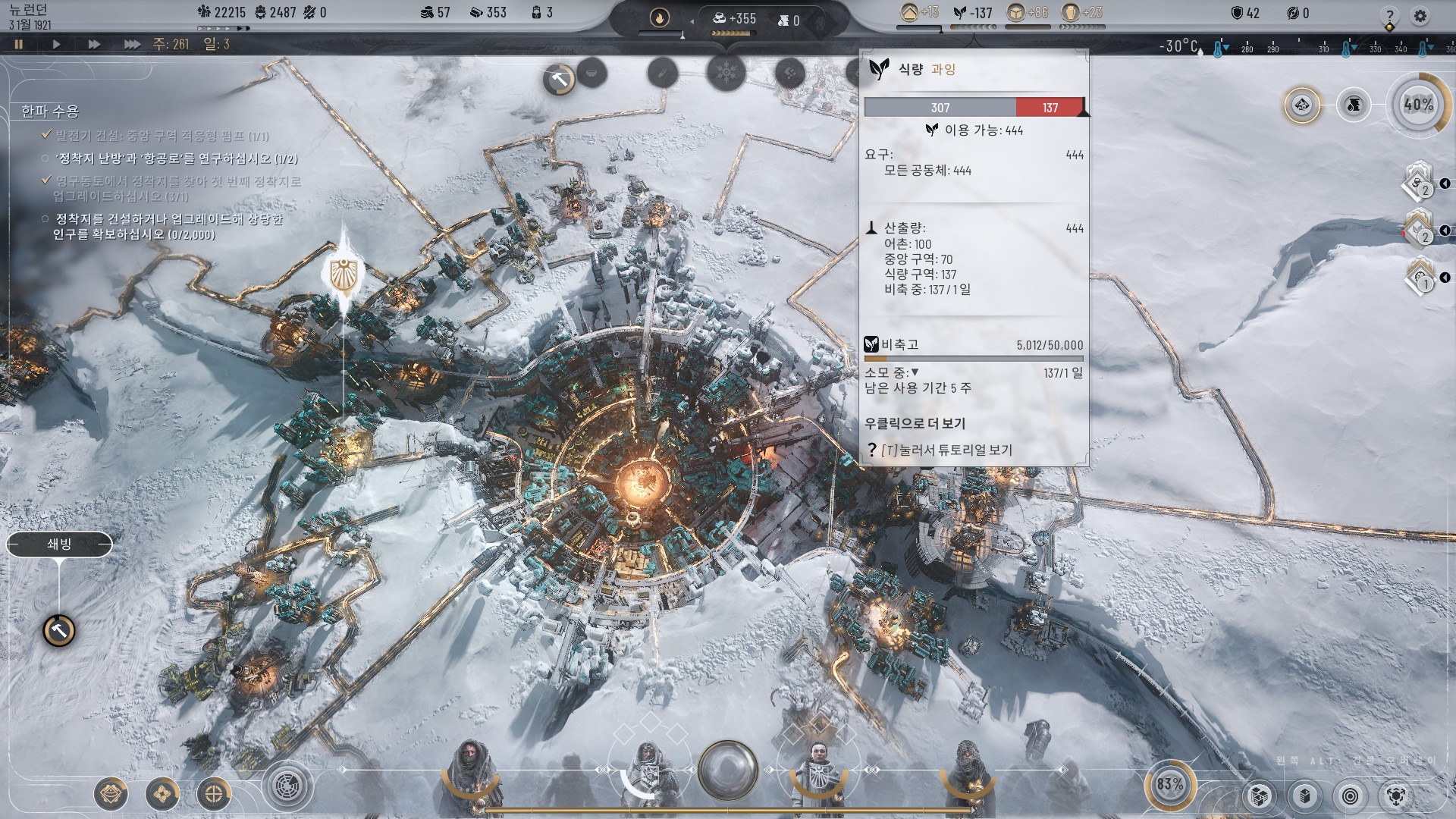Switch to double-arrow fast speed

94,44
